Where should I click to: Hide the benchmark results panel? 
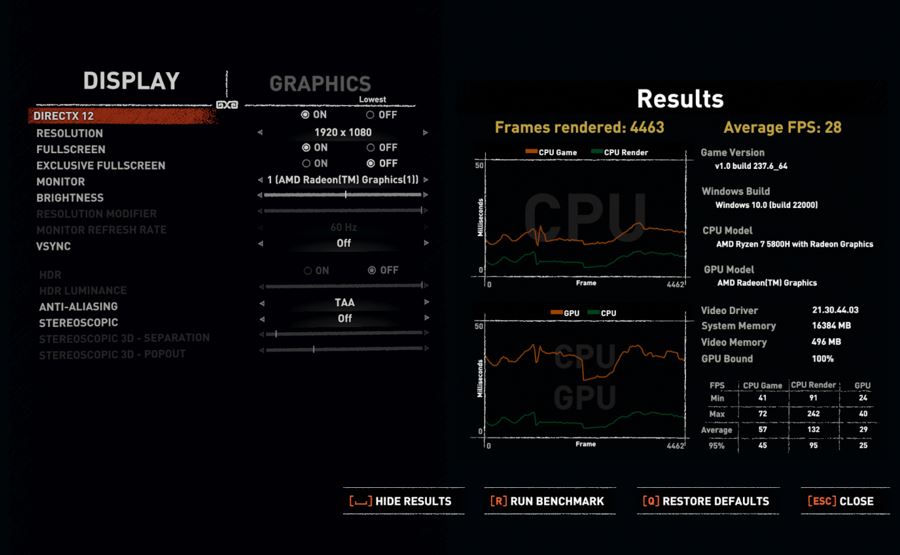400,501
